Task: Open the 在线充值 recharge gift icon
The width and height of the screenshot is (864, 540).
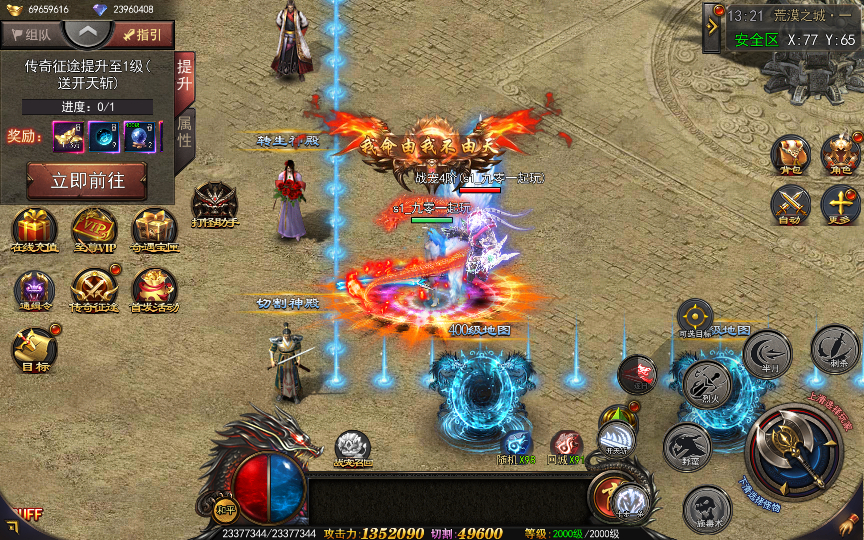Action: (x=35, y=230)
